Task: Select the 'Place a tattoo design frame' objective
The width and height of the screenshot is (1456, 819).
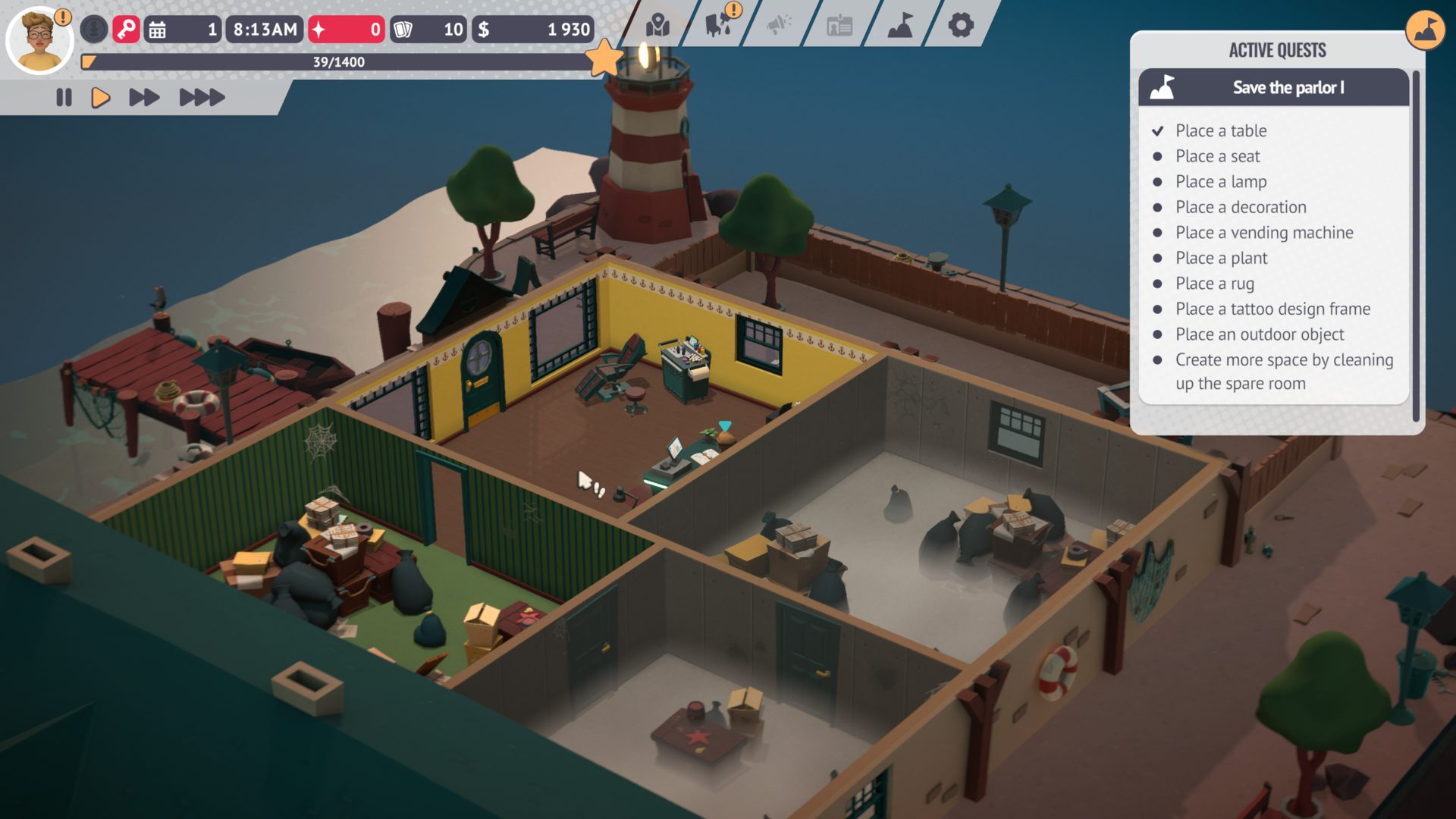Action: 1272,309
